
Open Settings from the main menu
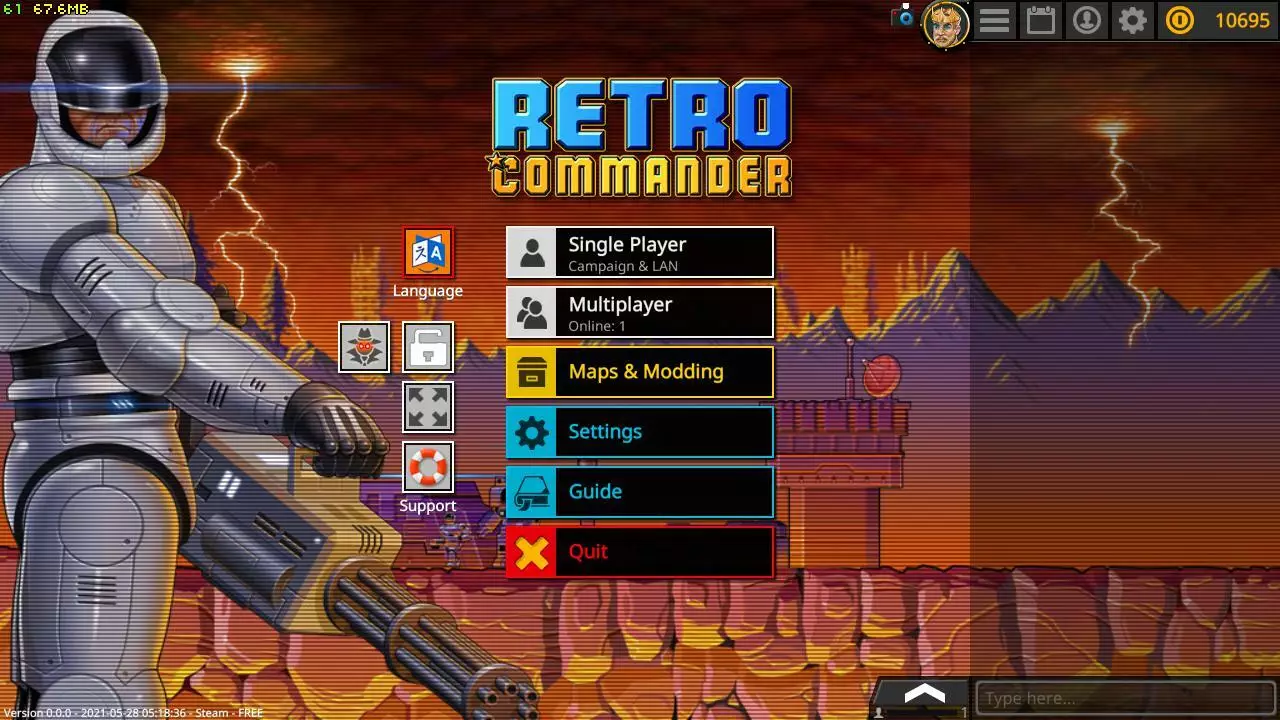point(640,431)
